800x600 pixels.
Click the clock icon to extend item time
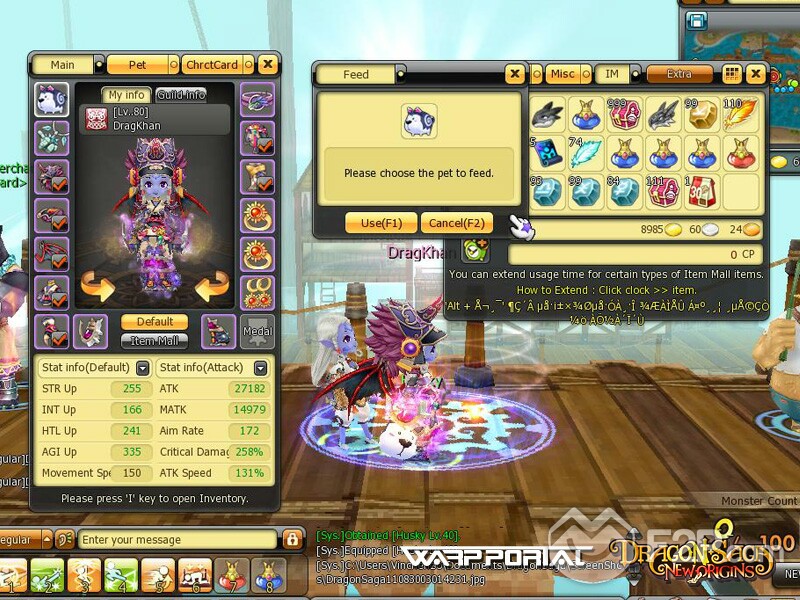coord(475,252)
